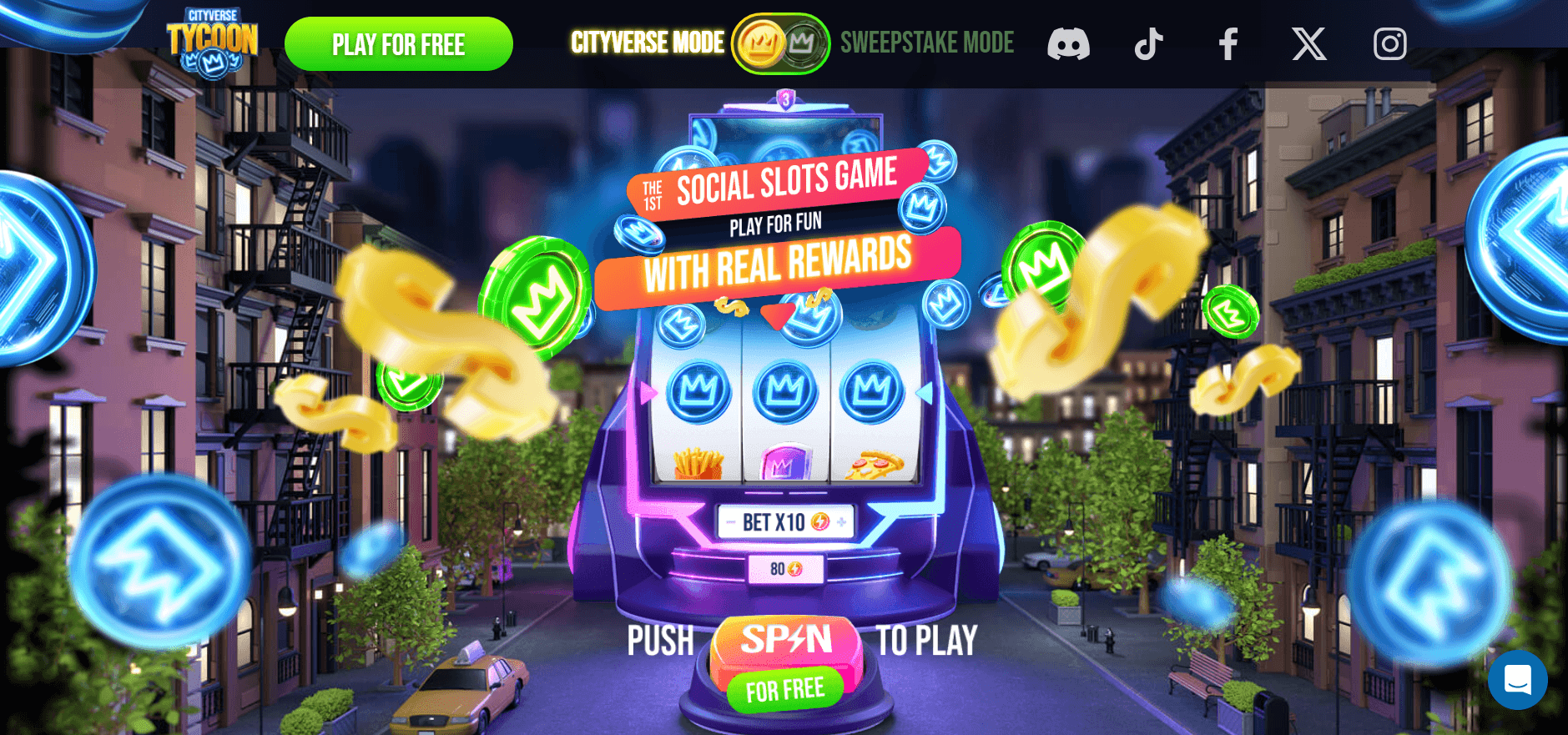Screen dimensions: 1568x735
Task: Select the Sweepstake Mode label
Action: [x=926, y=43]
